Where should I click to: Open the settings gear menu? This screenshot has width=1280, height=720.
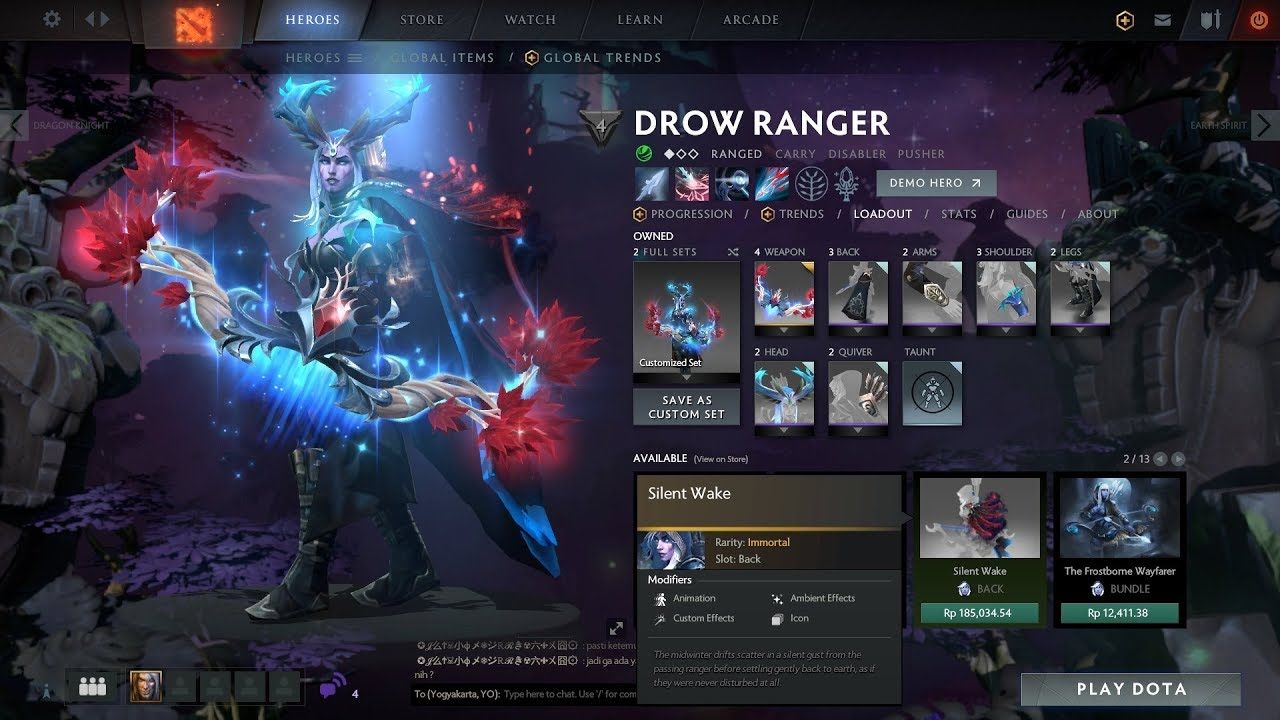click(52, 20)
